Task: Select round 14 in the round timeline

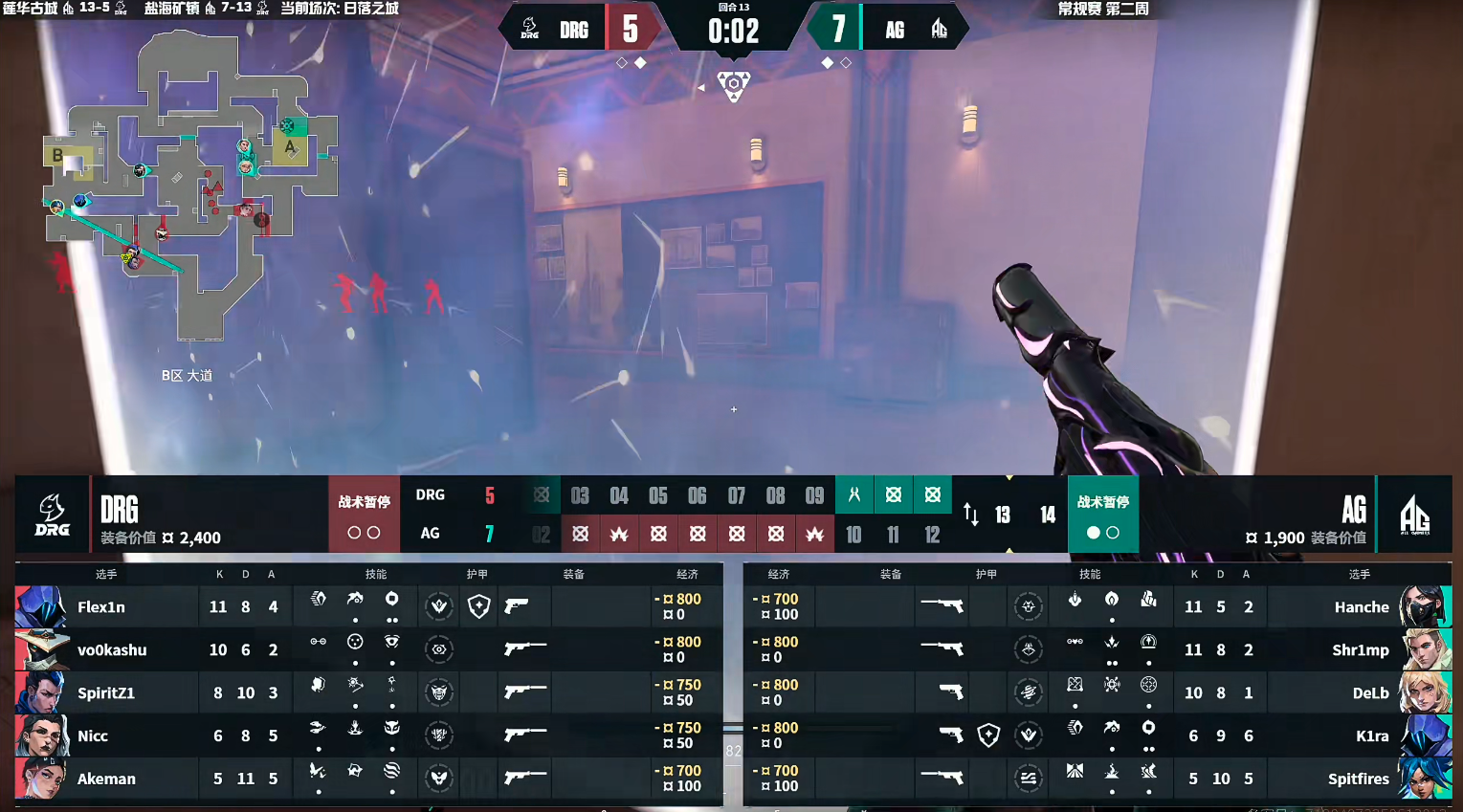Action: (1048, 515)
